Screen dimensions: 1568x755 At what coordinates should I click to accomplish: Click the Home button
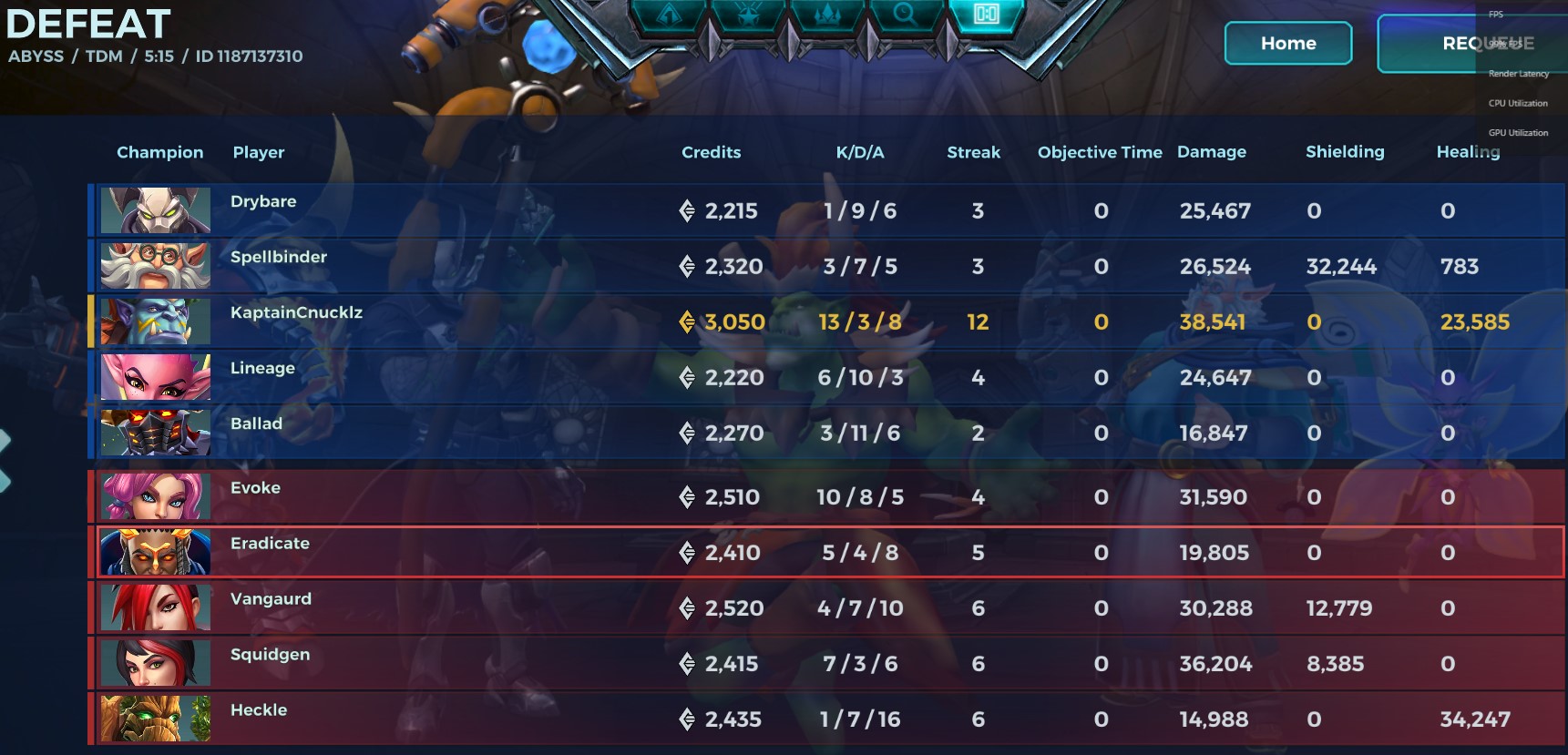point(1287,43)
